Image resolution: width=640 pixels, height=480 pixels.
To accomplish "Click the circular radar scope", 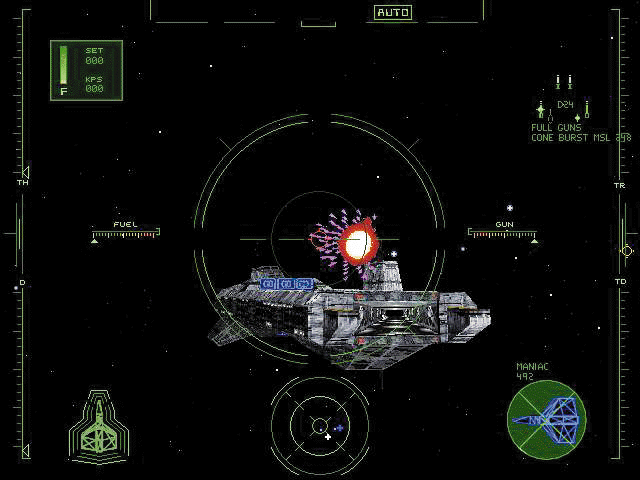I will (319, 425).
